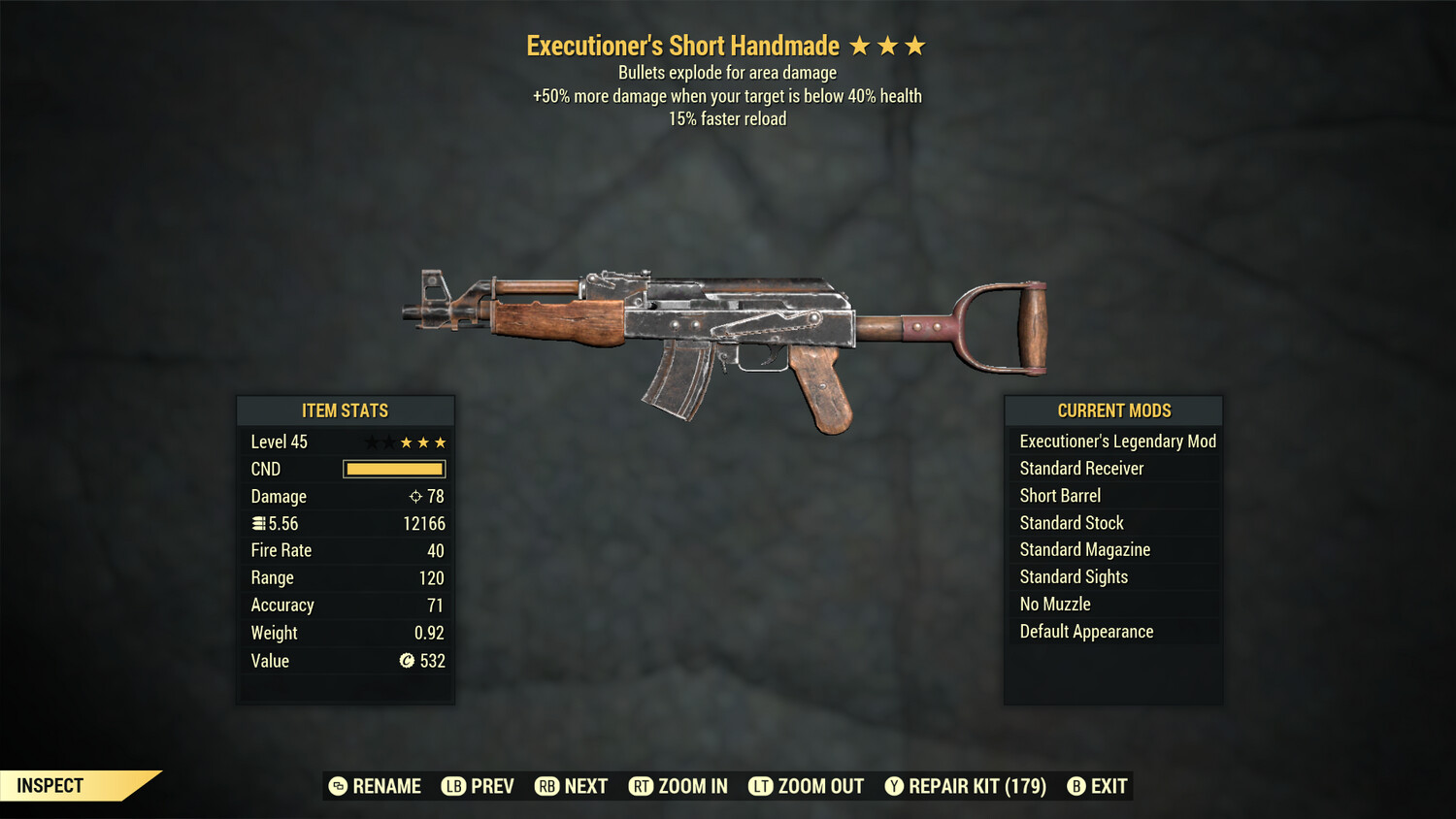1456x819 pixels.
Task: Select the ITEM STATS panel header
Action: tap(346, 410)
